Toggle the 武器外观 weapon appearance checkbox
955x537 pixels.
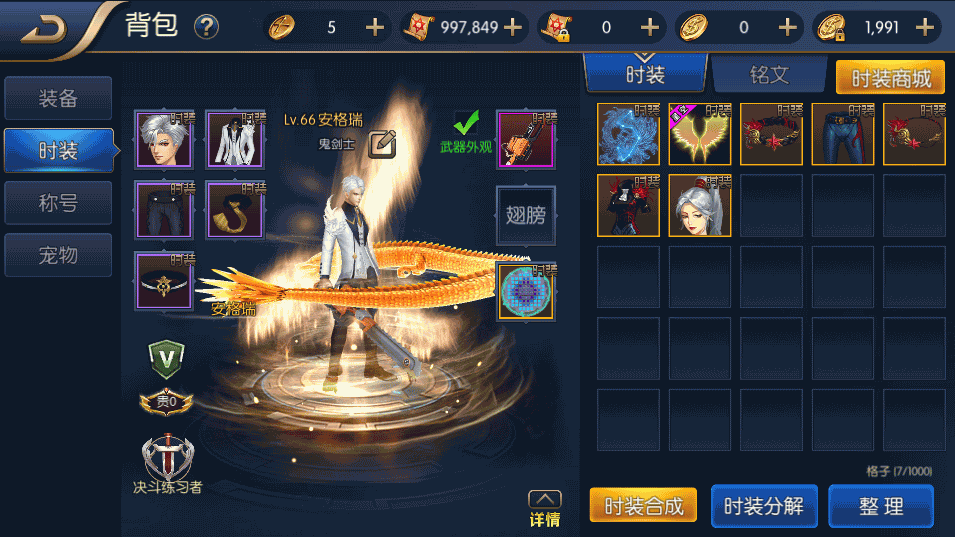pos(466,124)
